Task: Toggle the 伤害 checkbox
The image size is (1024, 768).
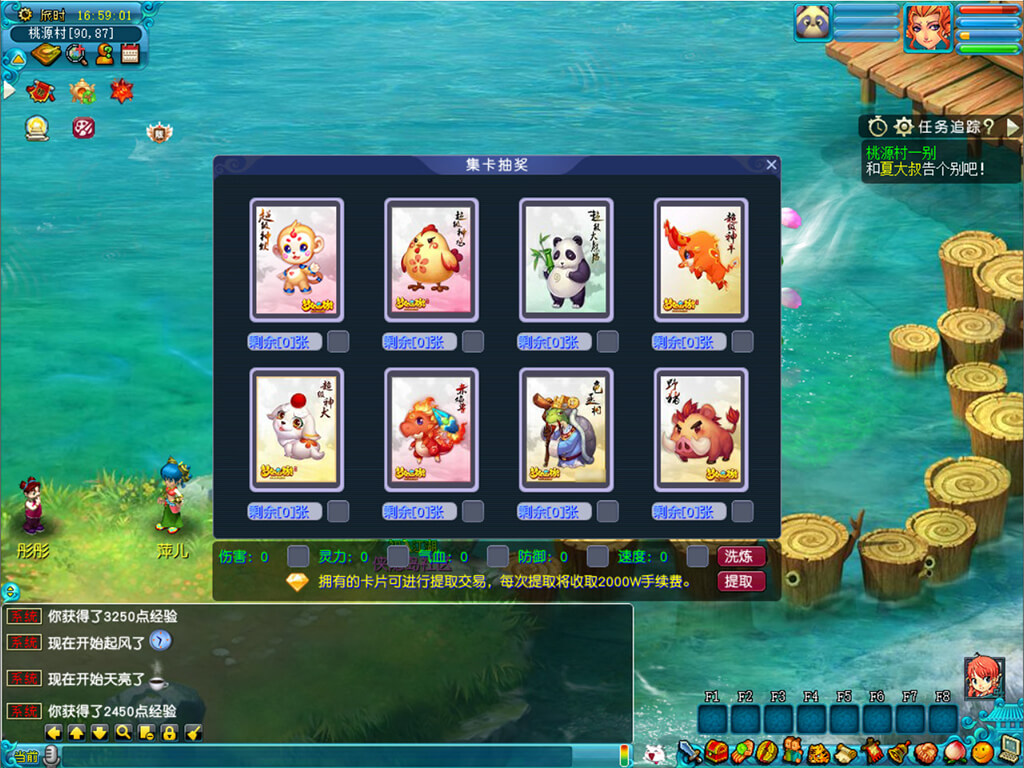Action: tap(298, 556)
